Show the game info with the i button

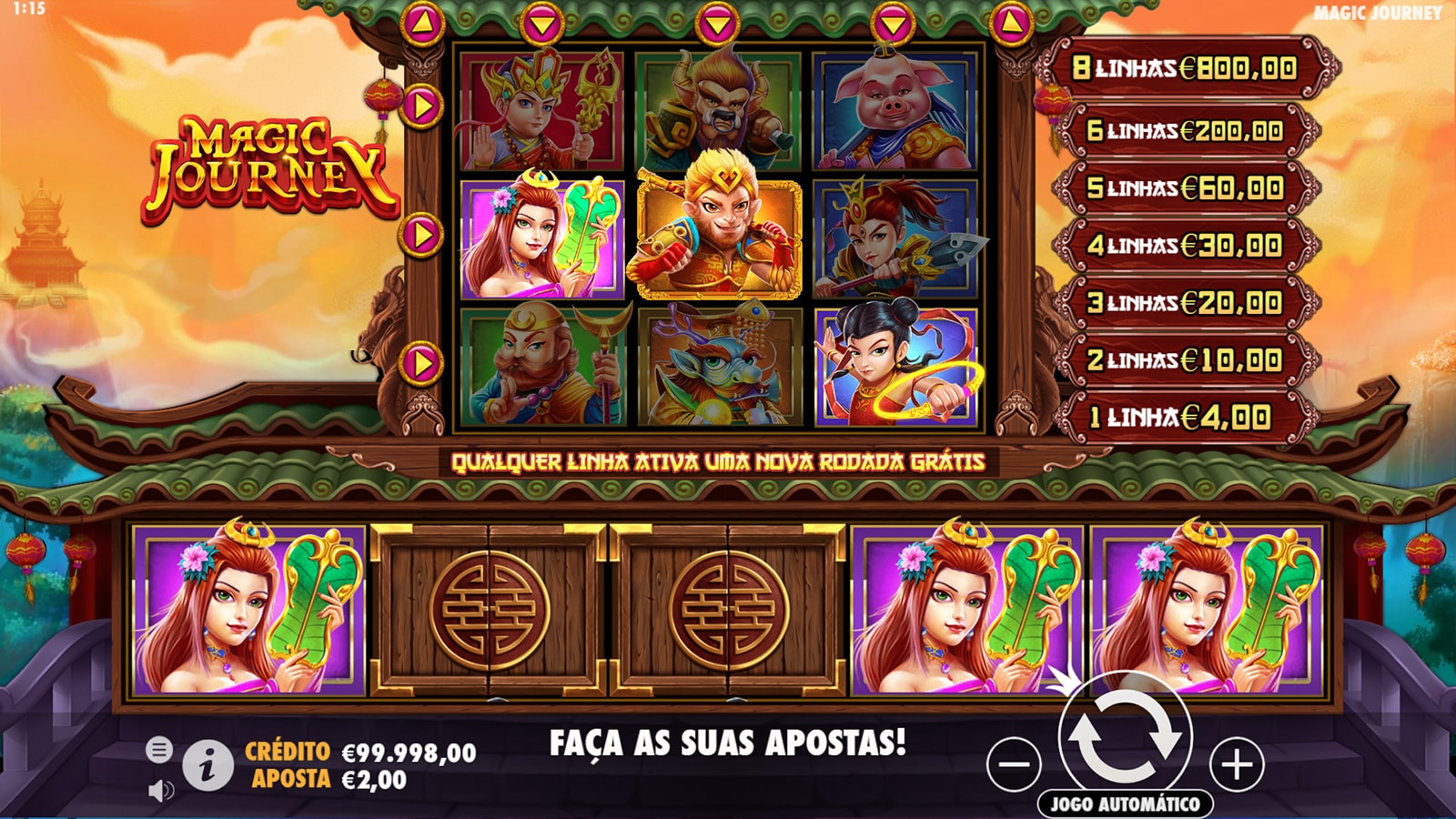point(207,765)
